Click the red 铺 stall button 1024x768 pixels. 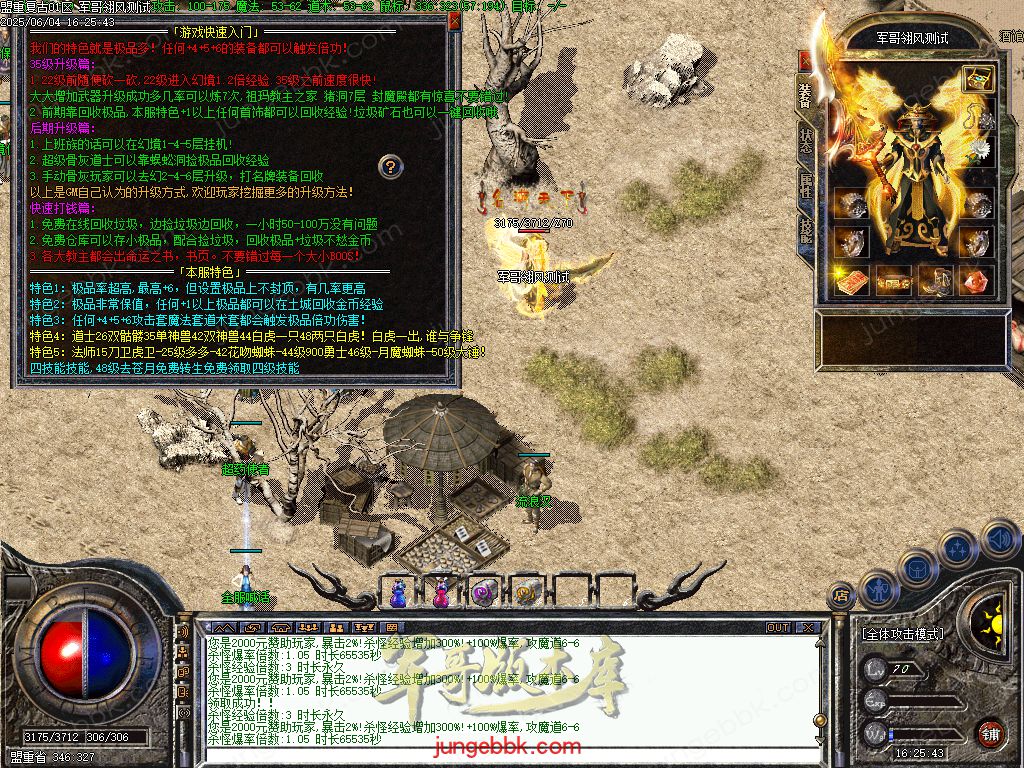point(990,734)
